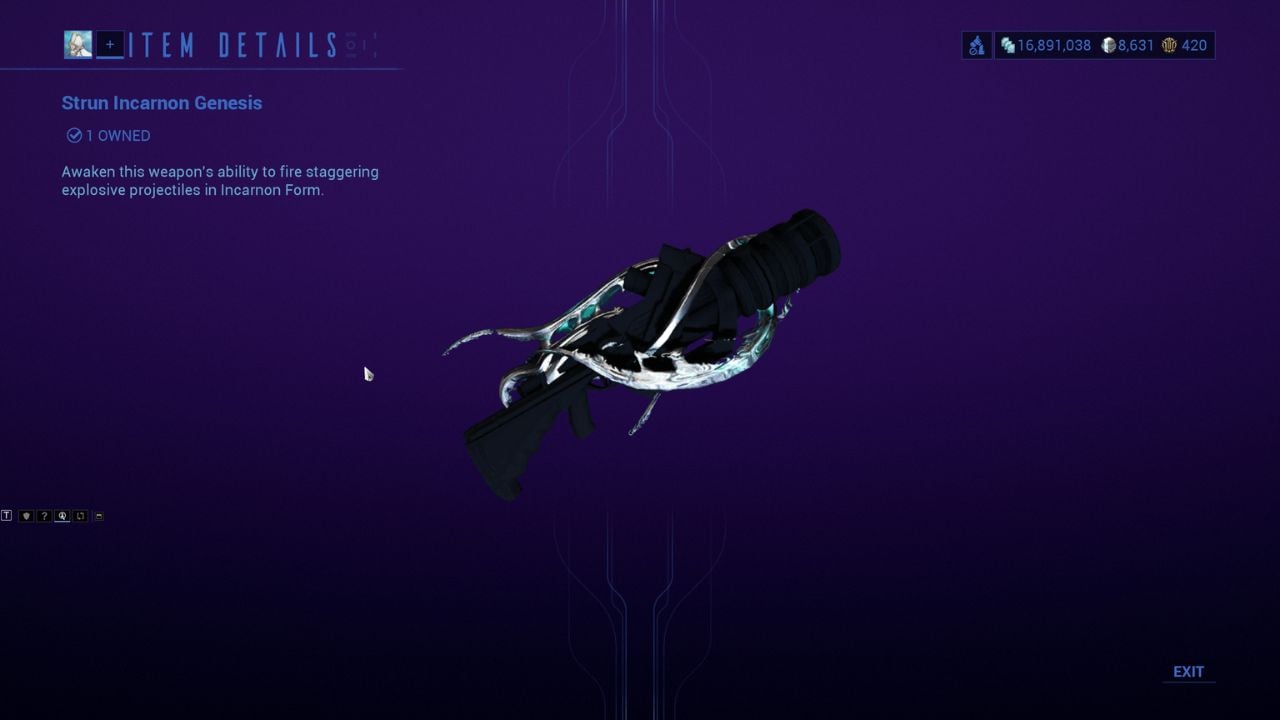Click the incarnon description text paragraph
Viewport: 1280px width, 720px height.
point(220,180)
